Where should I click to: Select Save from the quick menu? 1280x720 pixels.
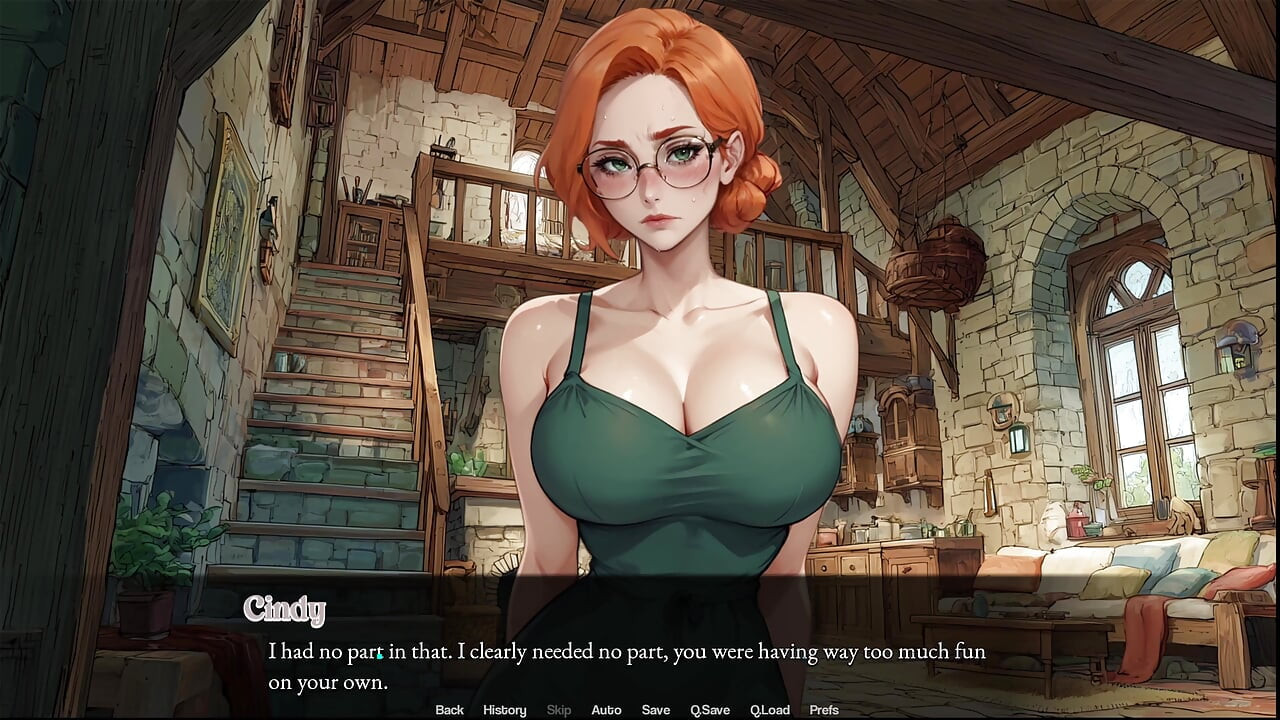(x=656, y=710)
